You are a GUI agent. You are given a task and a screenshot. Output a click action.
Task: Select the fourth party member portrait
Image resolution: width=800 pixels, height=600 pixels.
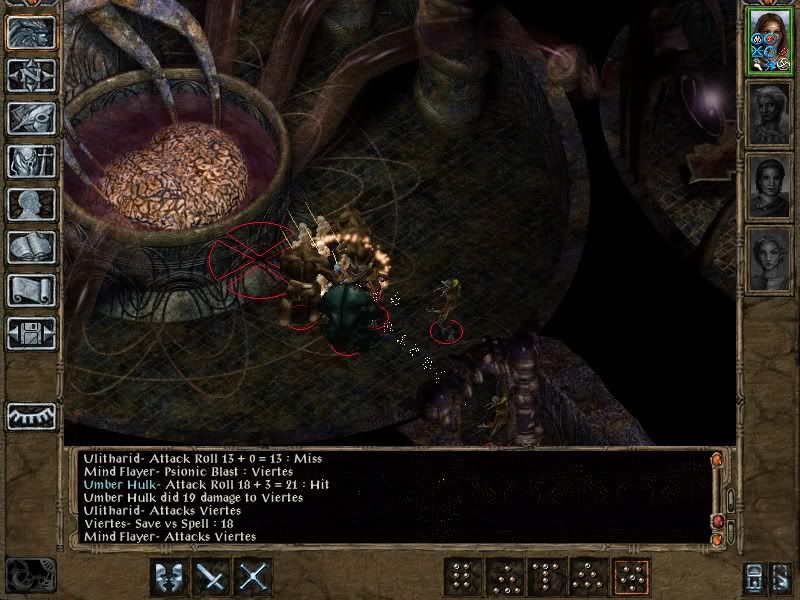pos(770,258)
